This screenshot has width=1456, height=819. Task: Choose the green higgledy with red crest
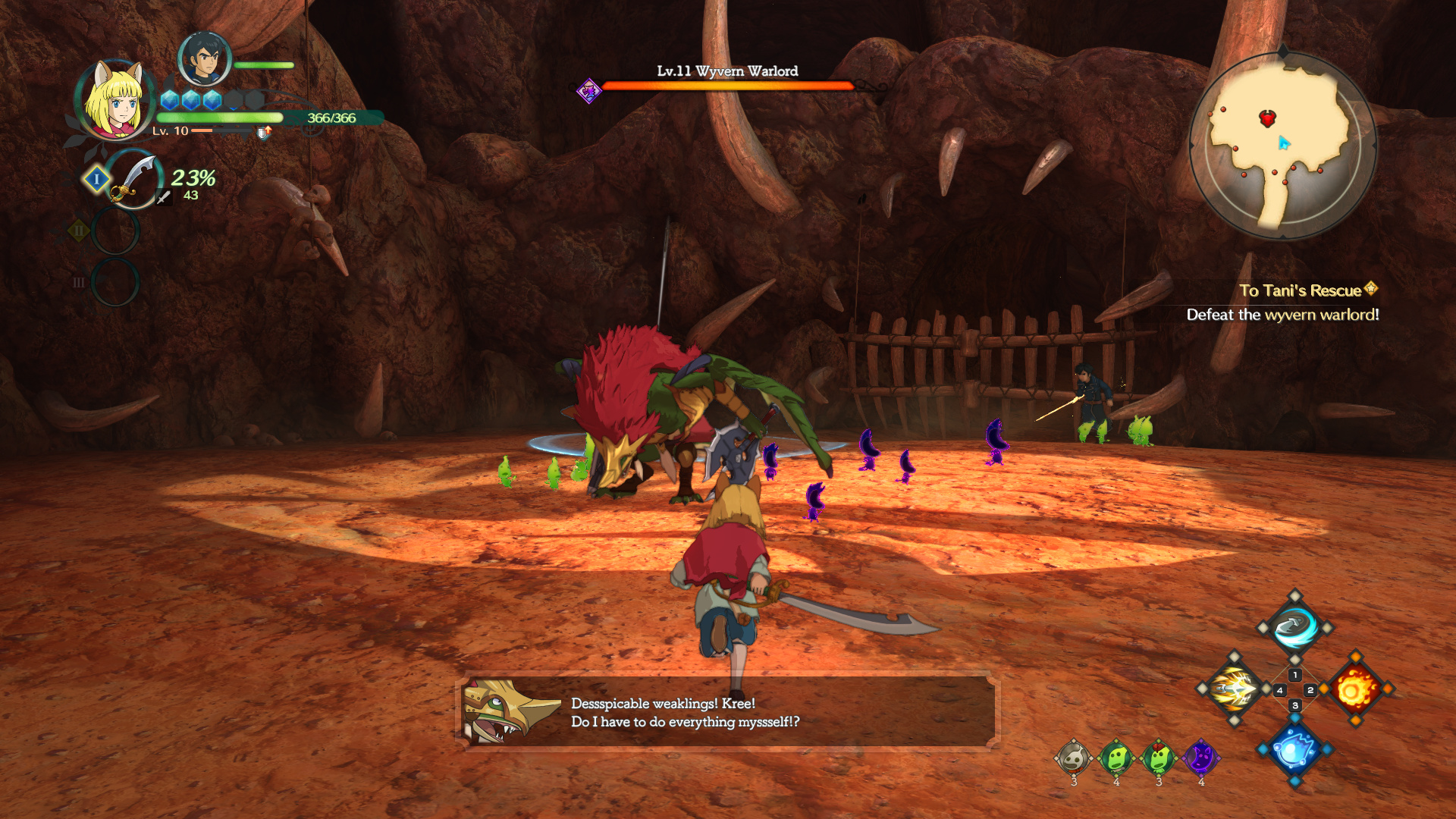[x=1158, y=757]
